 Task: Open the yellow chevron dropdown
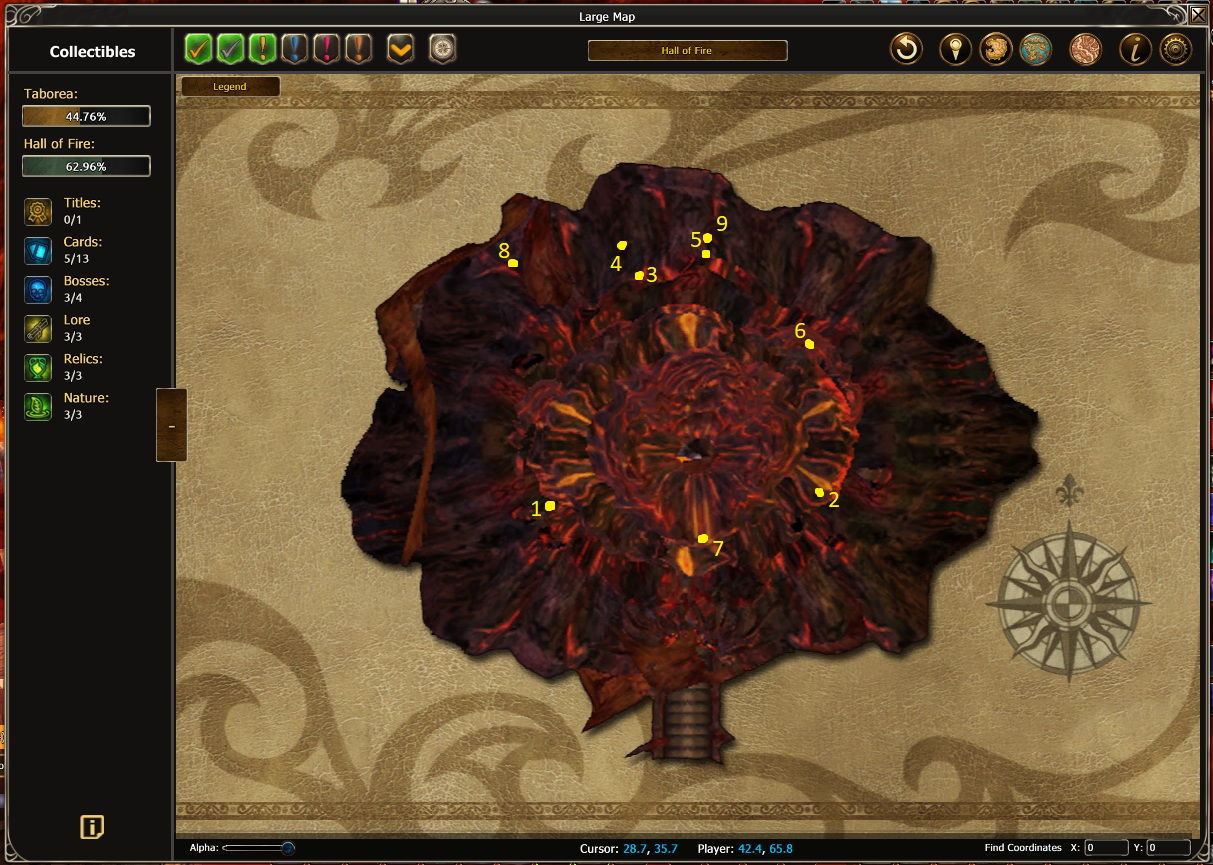coord(400,48)
